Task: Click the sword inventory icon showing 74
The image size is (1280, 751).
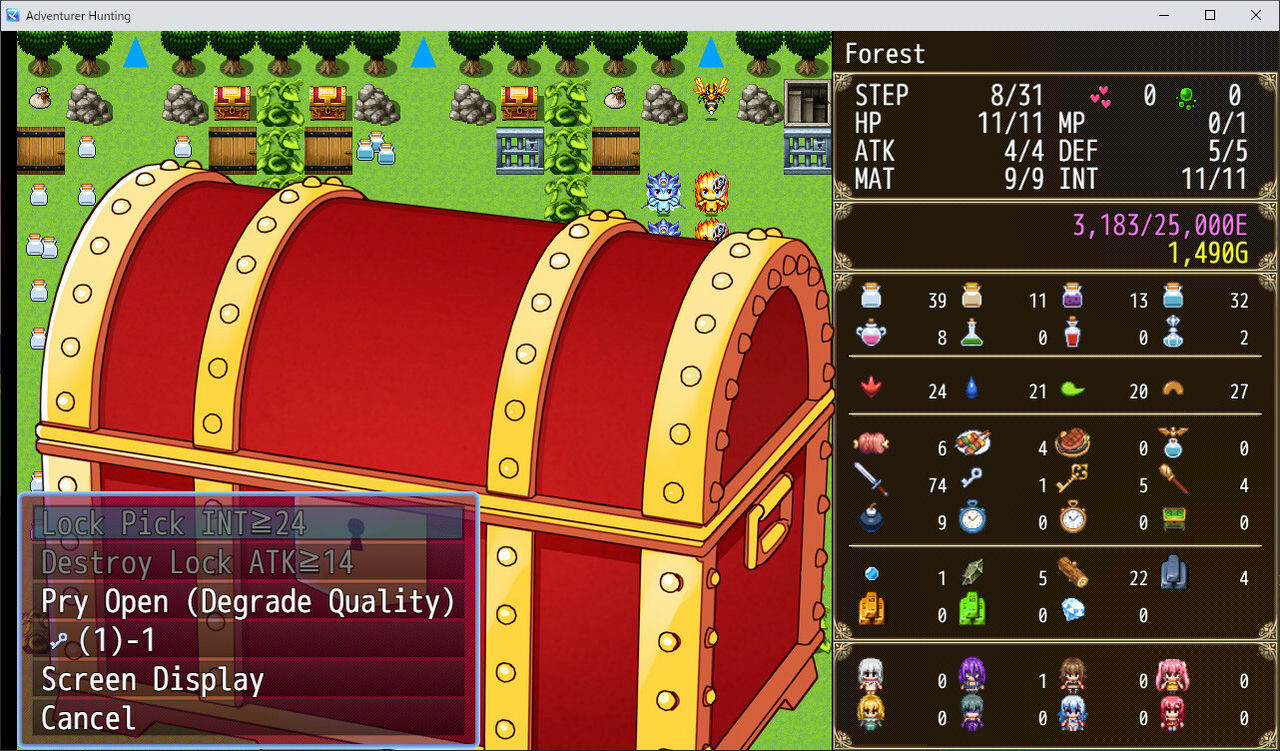Action: pyautogui.click(x=872, y=486)
